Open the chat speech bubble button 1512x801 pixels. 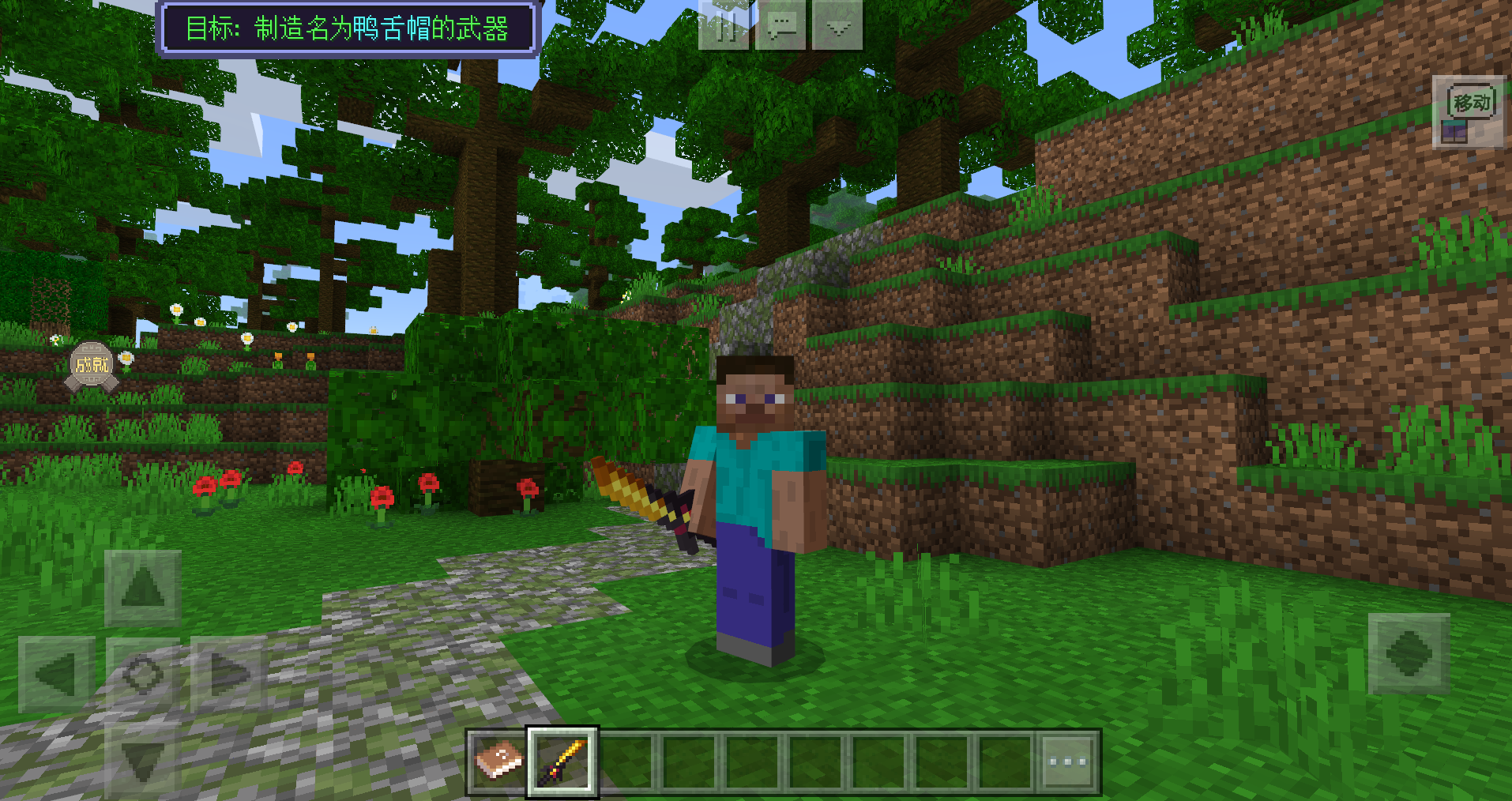[780, 27]
